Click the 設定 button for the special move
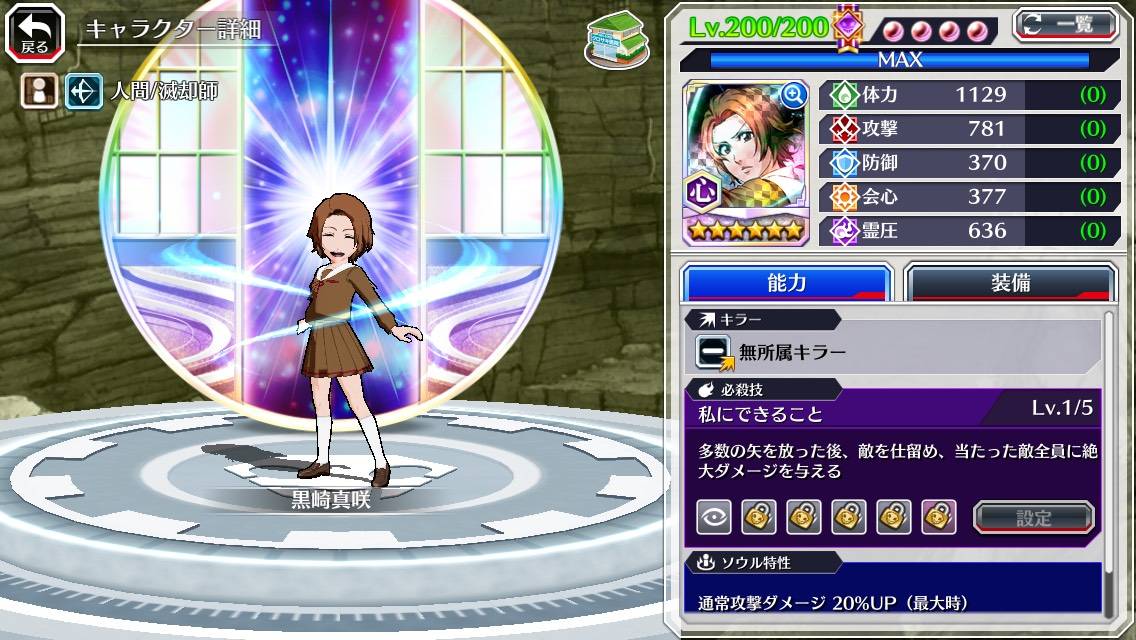This screenshot has width=1136, height=640. click(x=1033, y=517)
